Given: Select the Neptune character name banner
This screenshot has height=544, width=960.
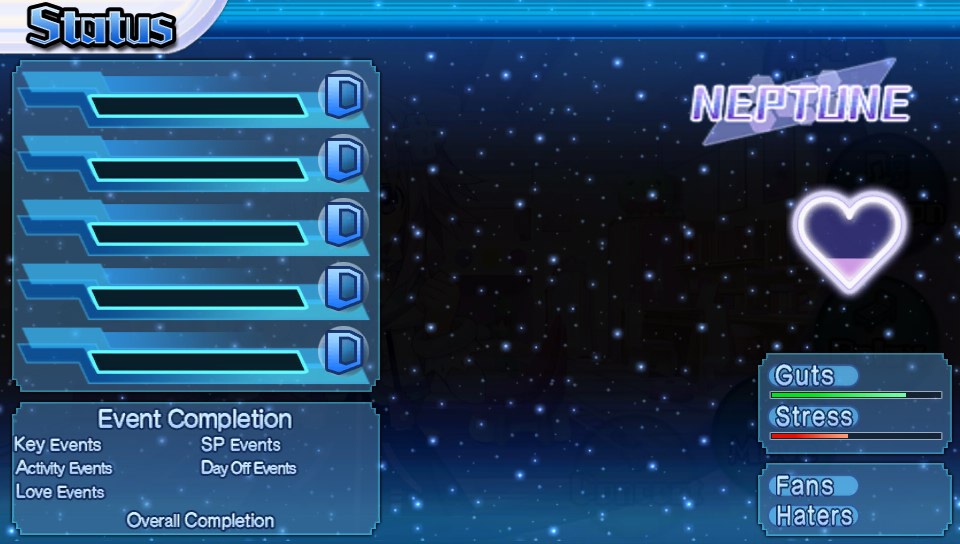Looking at the screenshot, I should (801, 103).
